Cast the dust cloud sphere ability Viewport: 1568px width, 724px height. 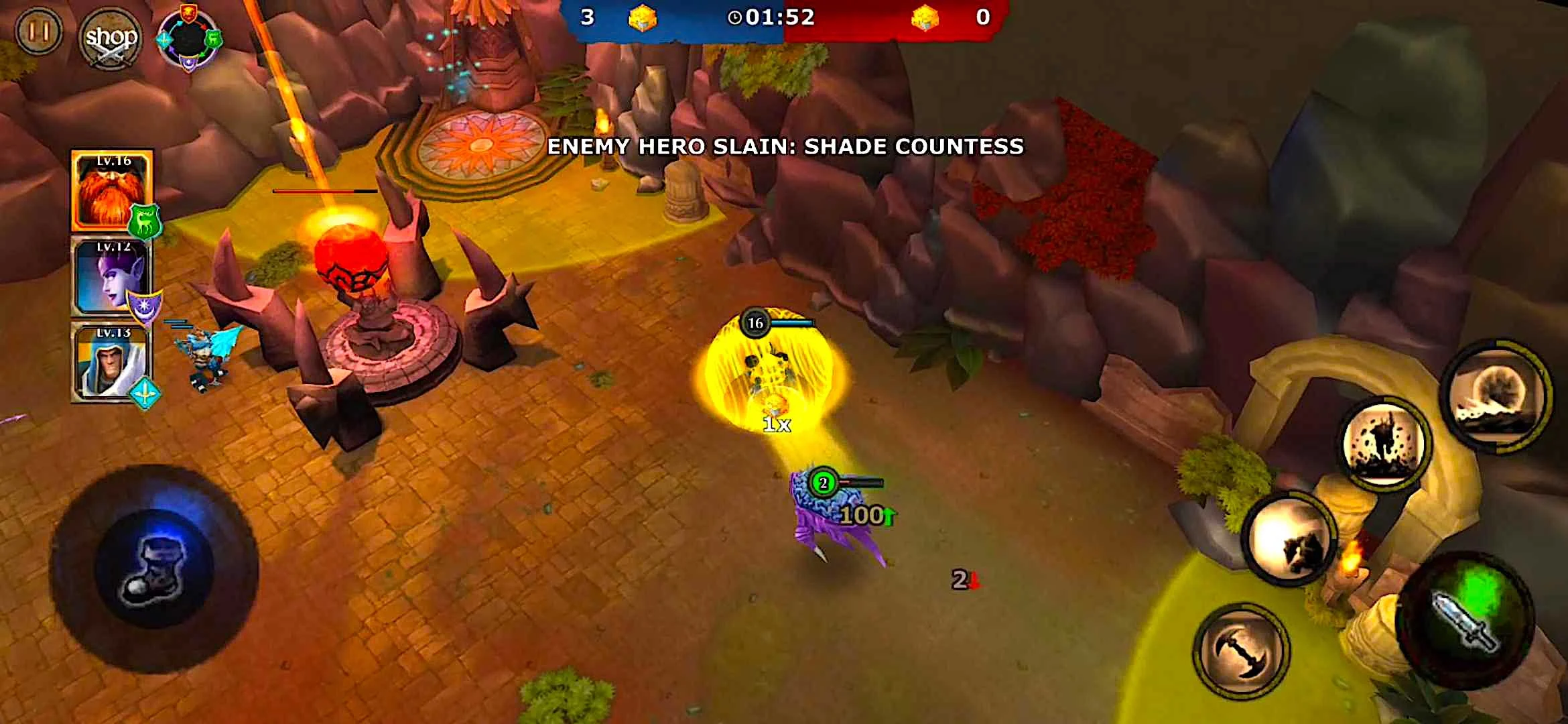coord(1498,396)
